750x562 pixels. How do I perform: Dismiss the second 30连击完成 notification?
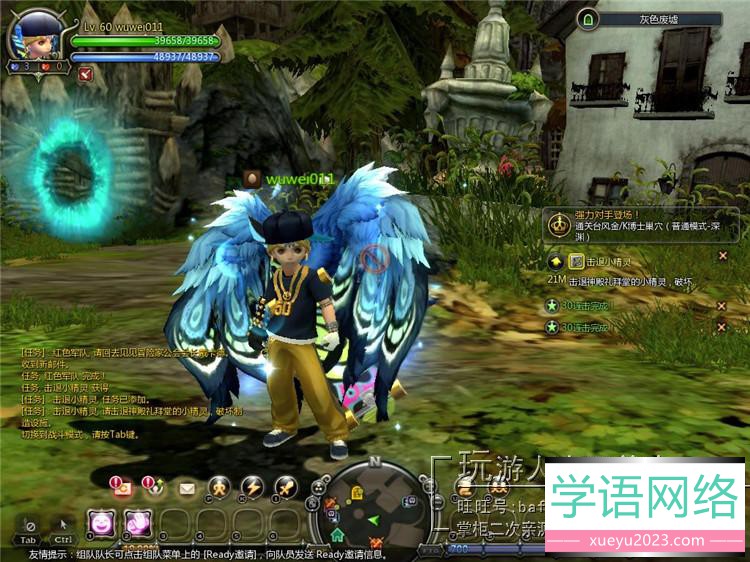tap(721, 327)
